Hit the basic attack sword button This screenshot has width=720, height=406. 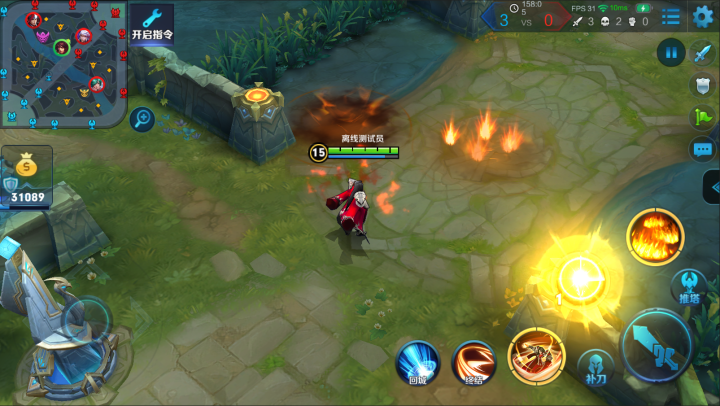(x=657, y=345)
